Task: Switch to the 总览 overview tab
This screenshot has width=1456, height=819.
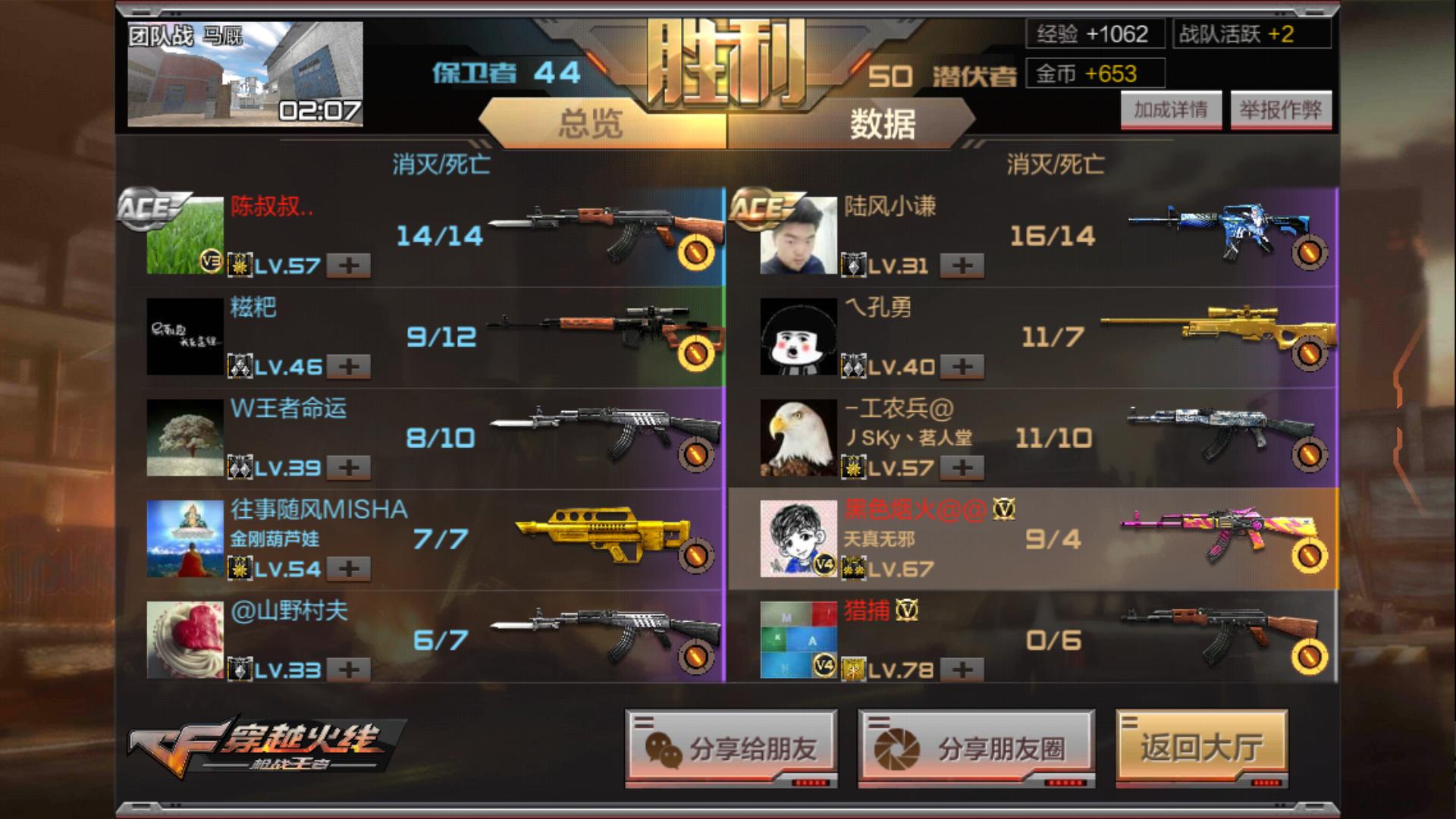Action: tap(591, 123)
